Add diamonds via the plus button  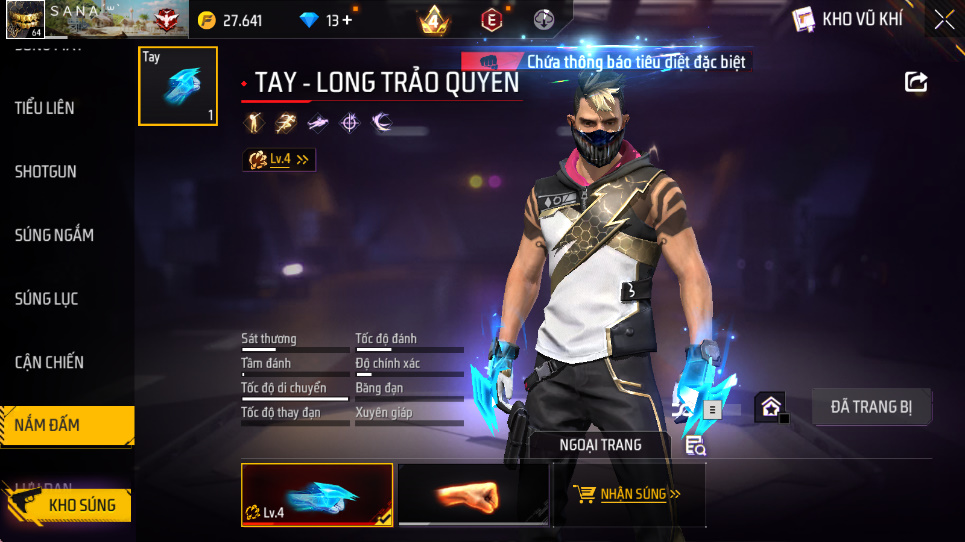pos(347,20)
